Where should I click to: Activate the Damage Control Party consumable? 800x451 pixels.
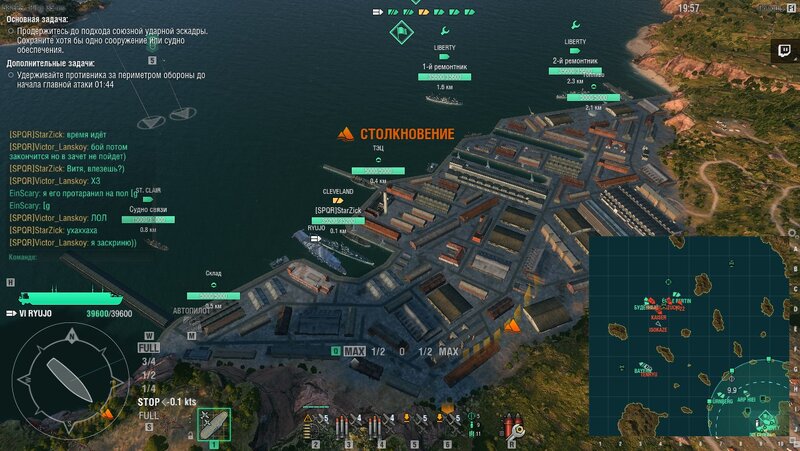[515, 423]
